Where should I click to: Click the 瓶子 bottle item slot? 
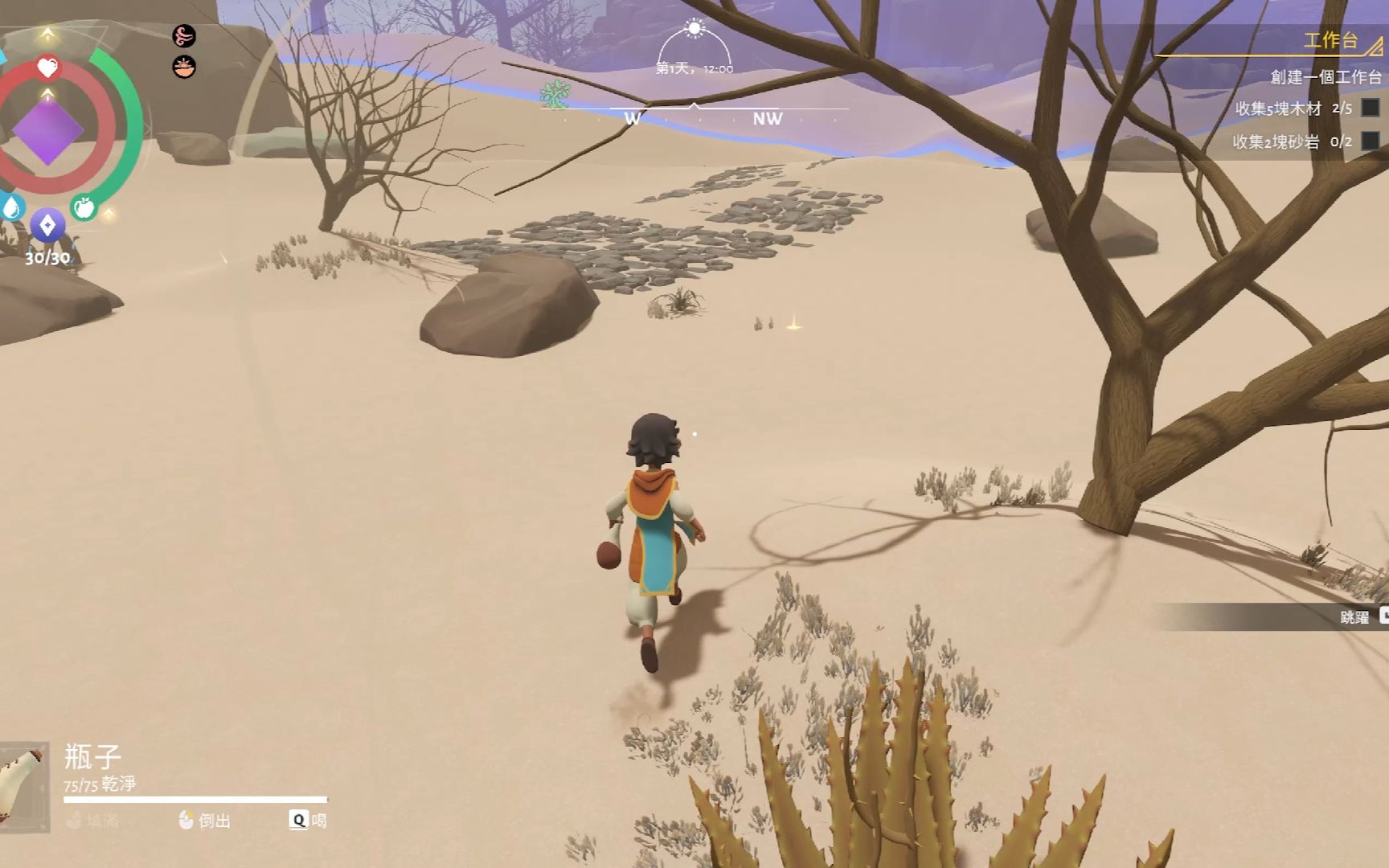tap(23, 787)
